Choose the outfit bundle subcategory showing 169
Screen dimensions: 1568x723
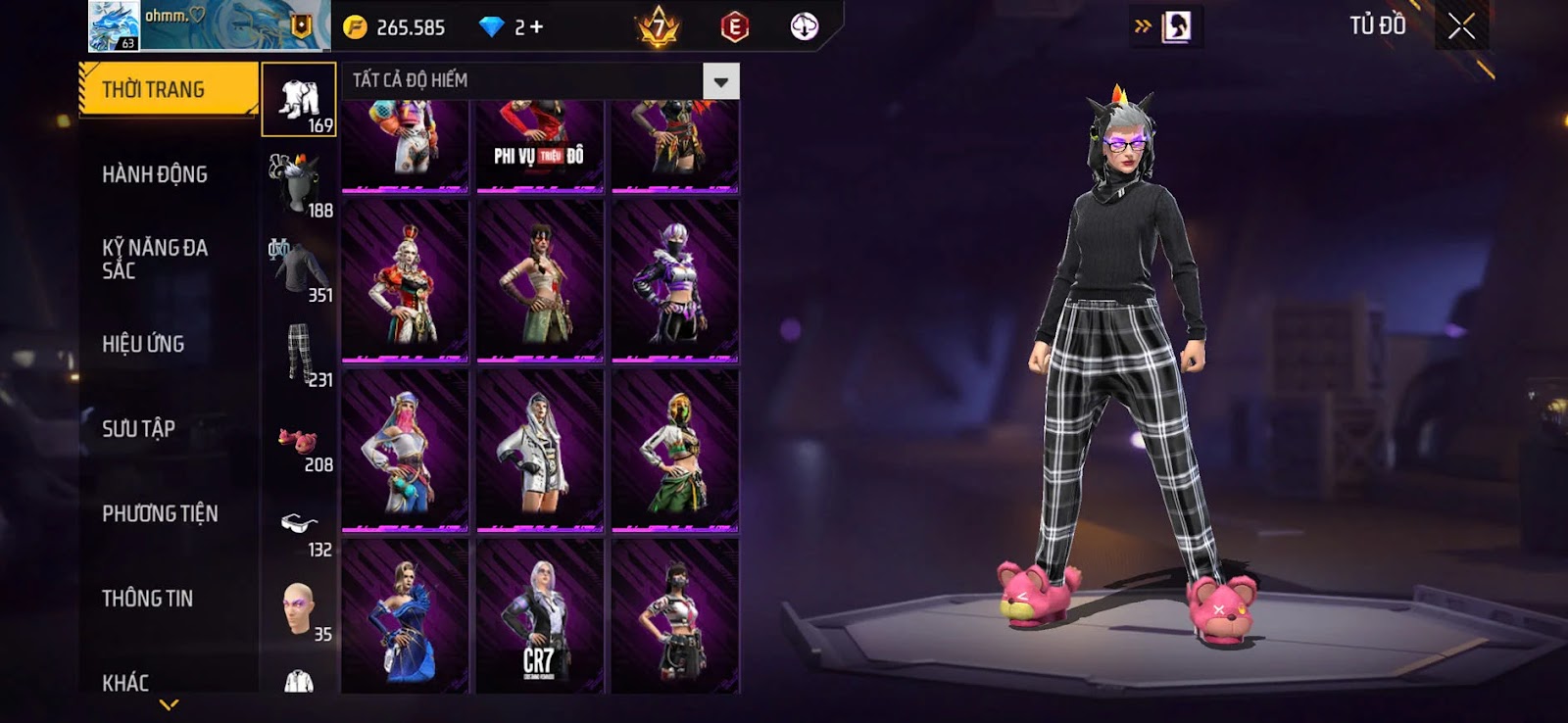tap(299, 100)
